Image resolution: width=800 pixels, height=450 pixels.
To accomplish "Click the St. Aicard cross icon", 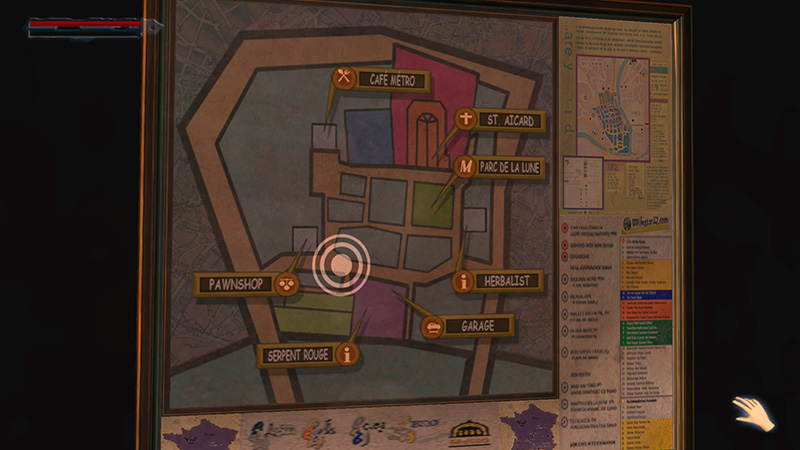I will pos(465,119).
